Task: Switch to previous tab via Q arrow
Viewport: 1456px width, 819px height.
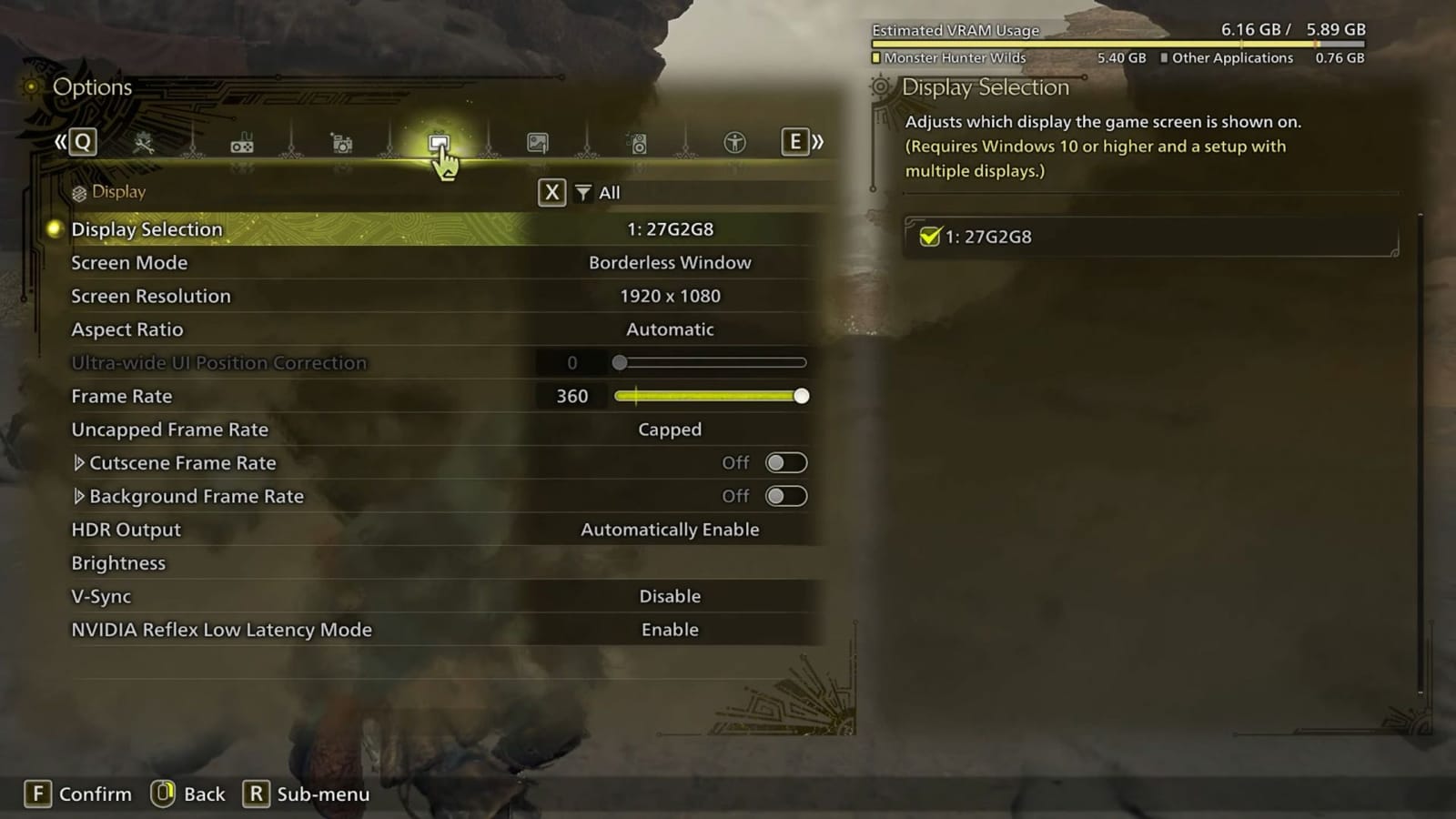Action: coord(85,142)
